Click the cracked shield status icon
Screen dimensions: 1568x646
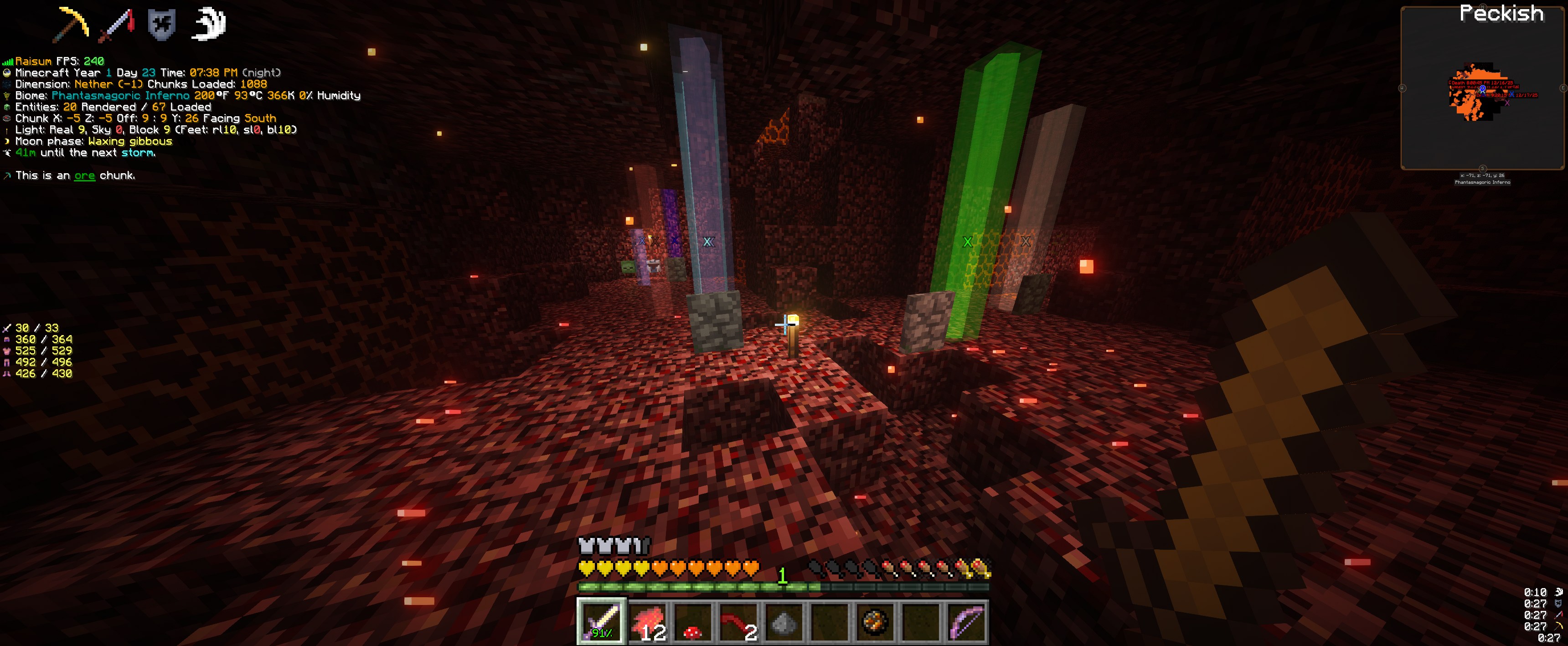click(x=162, y=25)
